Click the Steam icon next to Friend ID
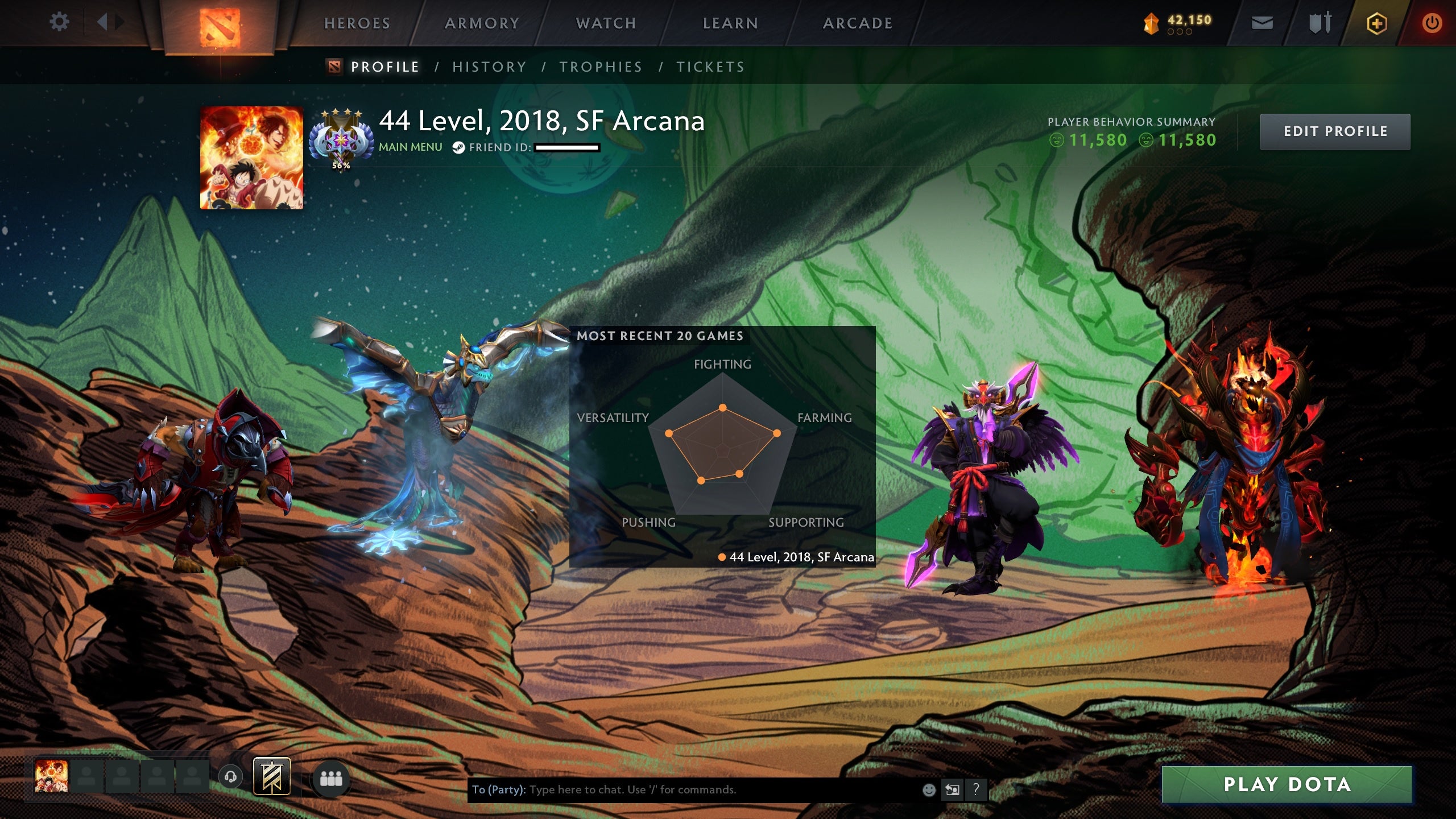The height and width of the screenshot is (819, 1456). (458, 147)
